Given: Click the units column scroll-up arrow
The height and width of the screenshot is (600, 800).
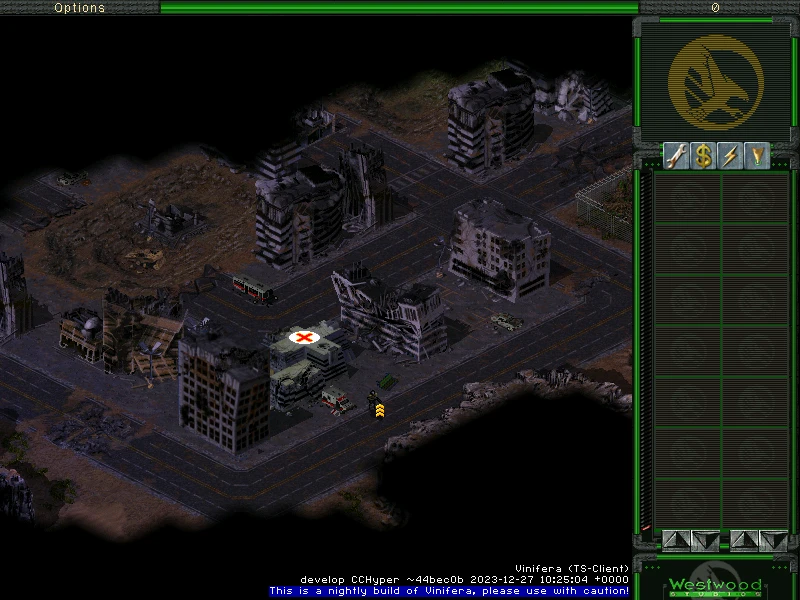Looking at the screenshot, I should tap(744, 540).
